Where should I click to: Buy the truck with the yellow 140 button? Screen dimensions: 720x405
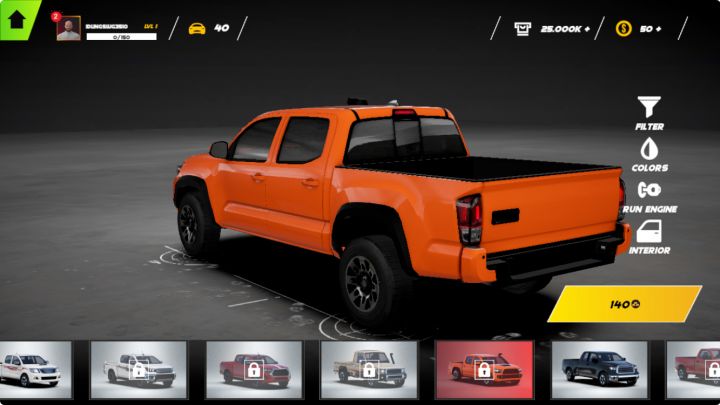tap(625, 304)
